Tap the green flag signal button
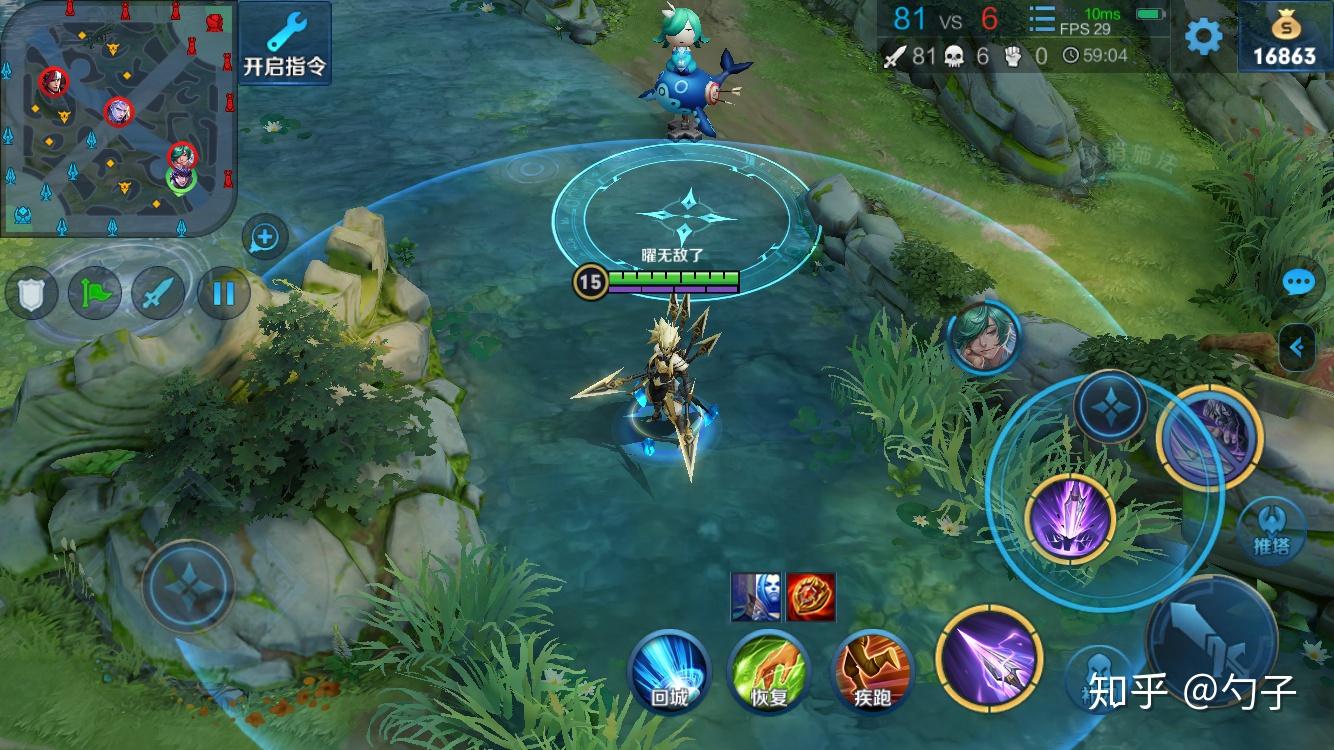This screenshot has width=1334, height=750. pos(95,294)
